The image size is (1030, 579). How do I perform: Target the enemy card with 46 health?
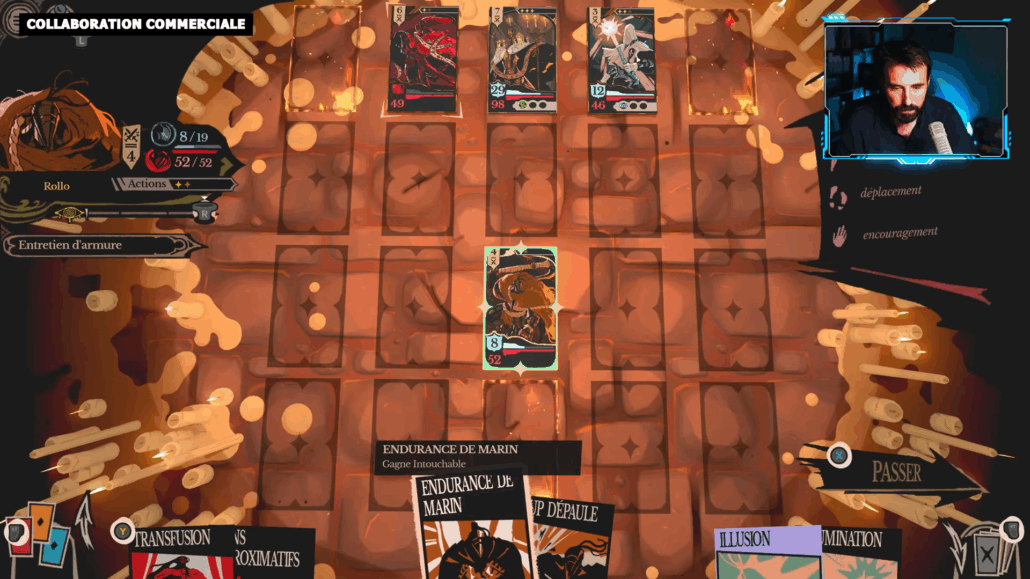tap(622, 60)
